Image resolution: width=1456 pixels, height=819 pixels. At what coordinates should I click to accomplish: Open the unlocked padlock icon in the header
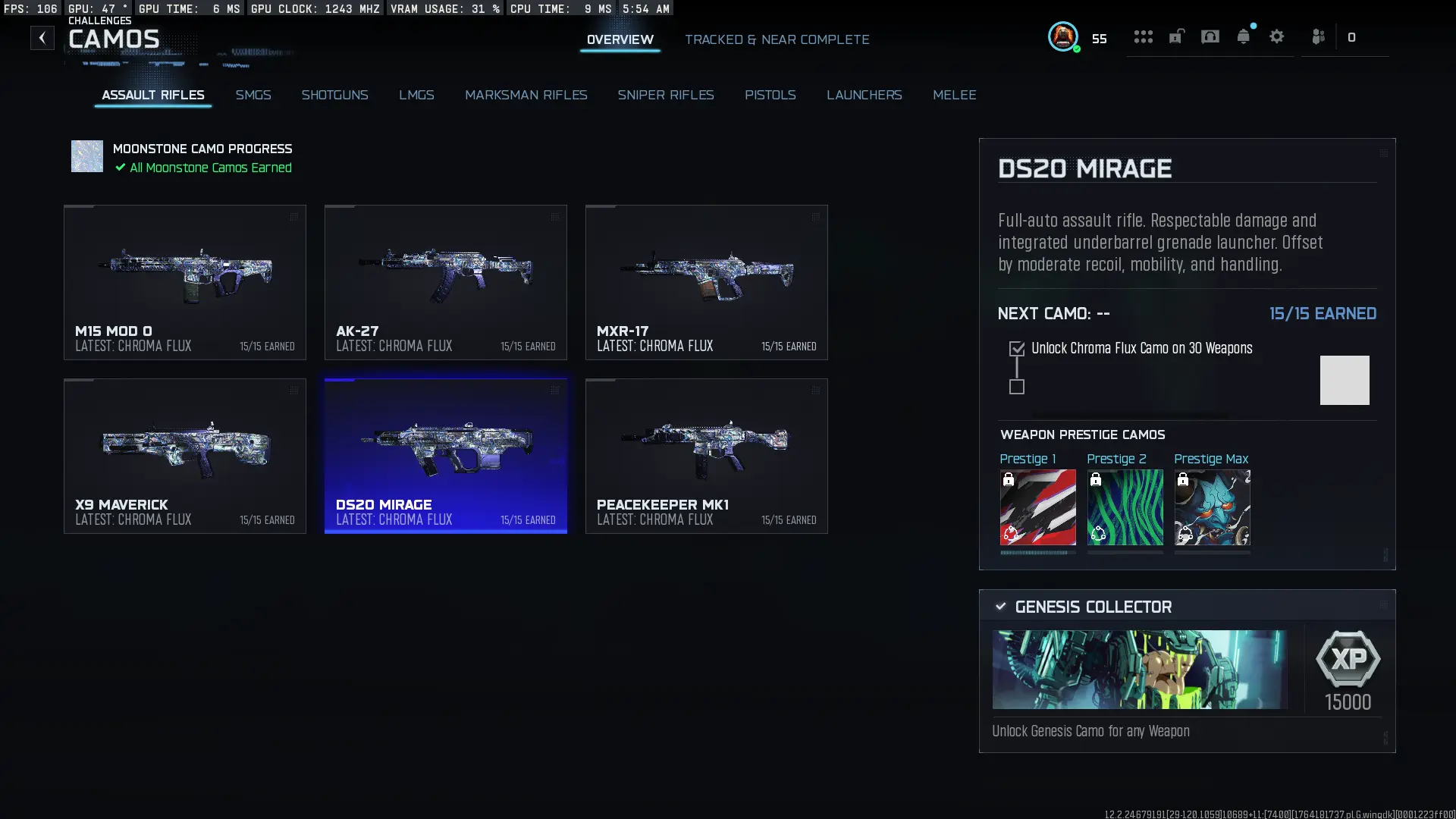tap(1176, 36)
